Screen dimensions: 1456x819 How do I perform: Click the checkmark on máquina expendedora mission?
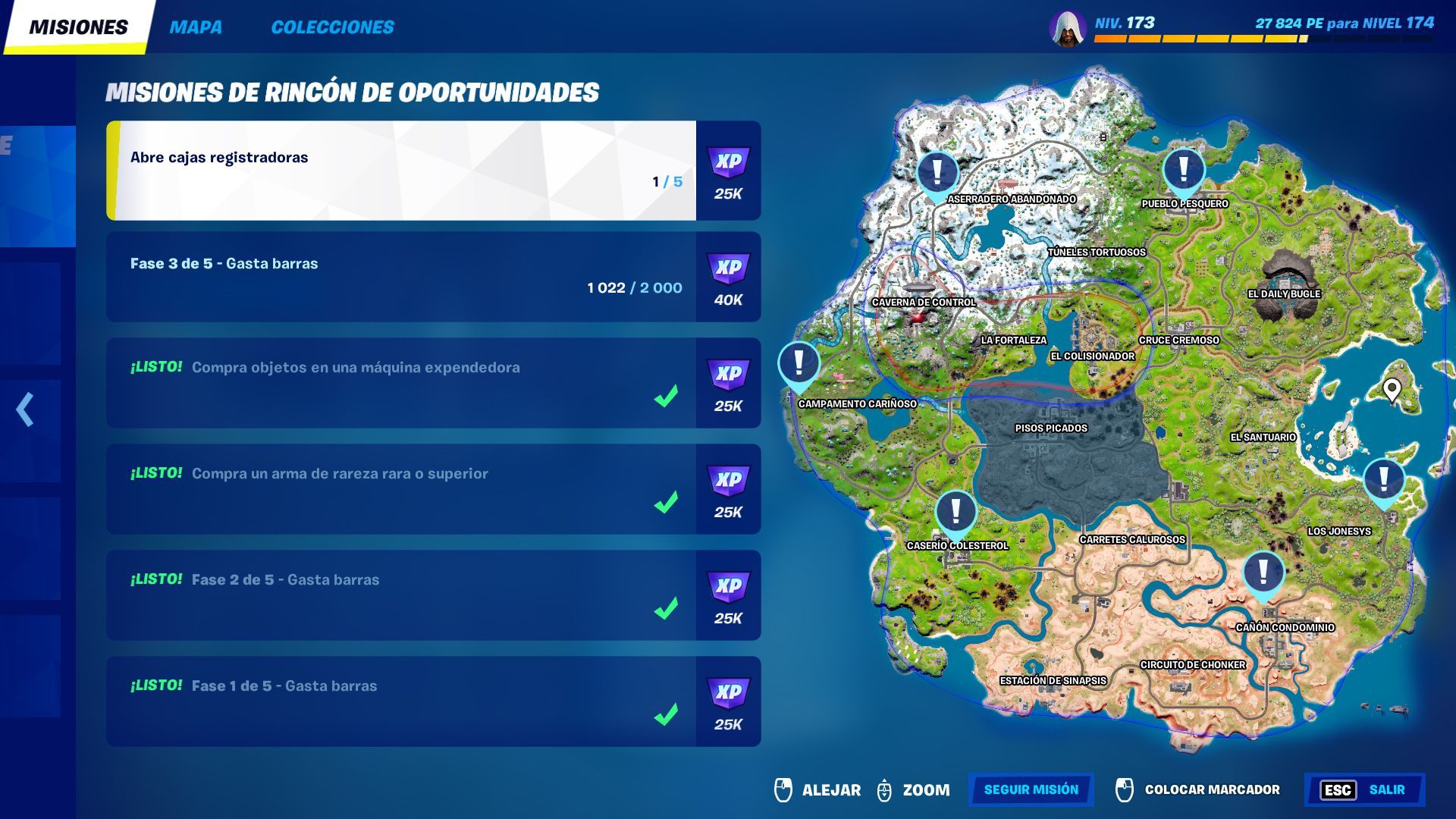[666, 397]
